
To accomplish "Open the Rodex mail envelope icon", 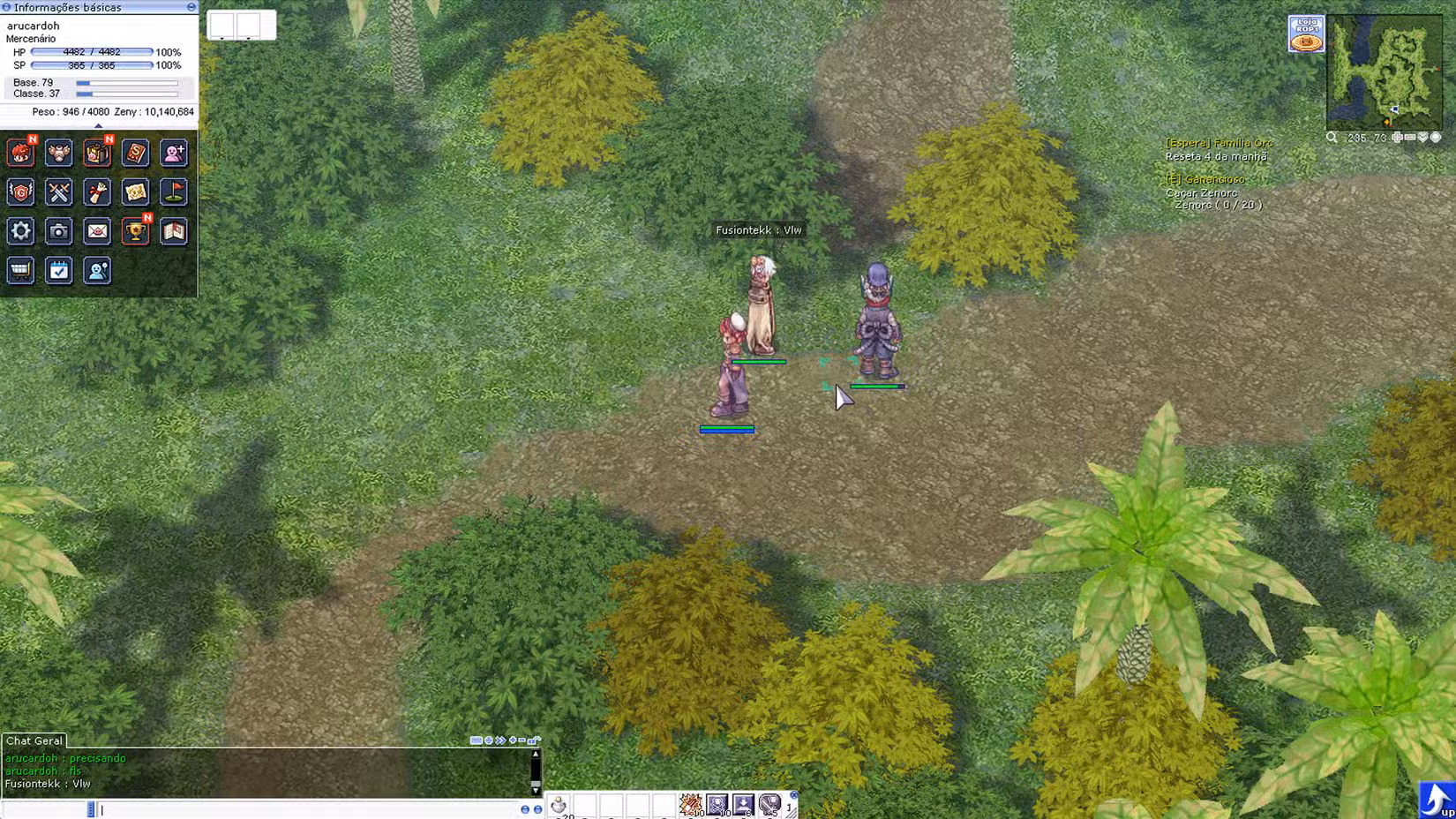I will tap(97, 231).
